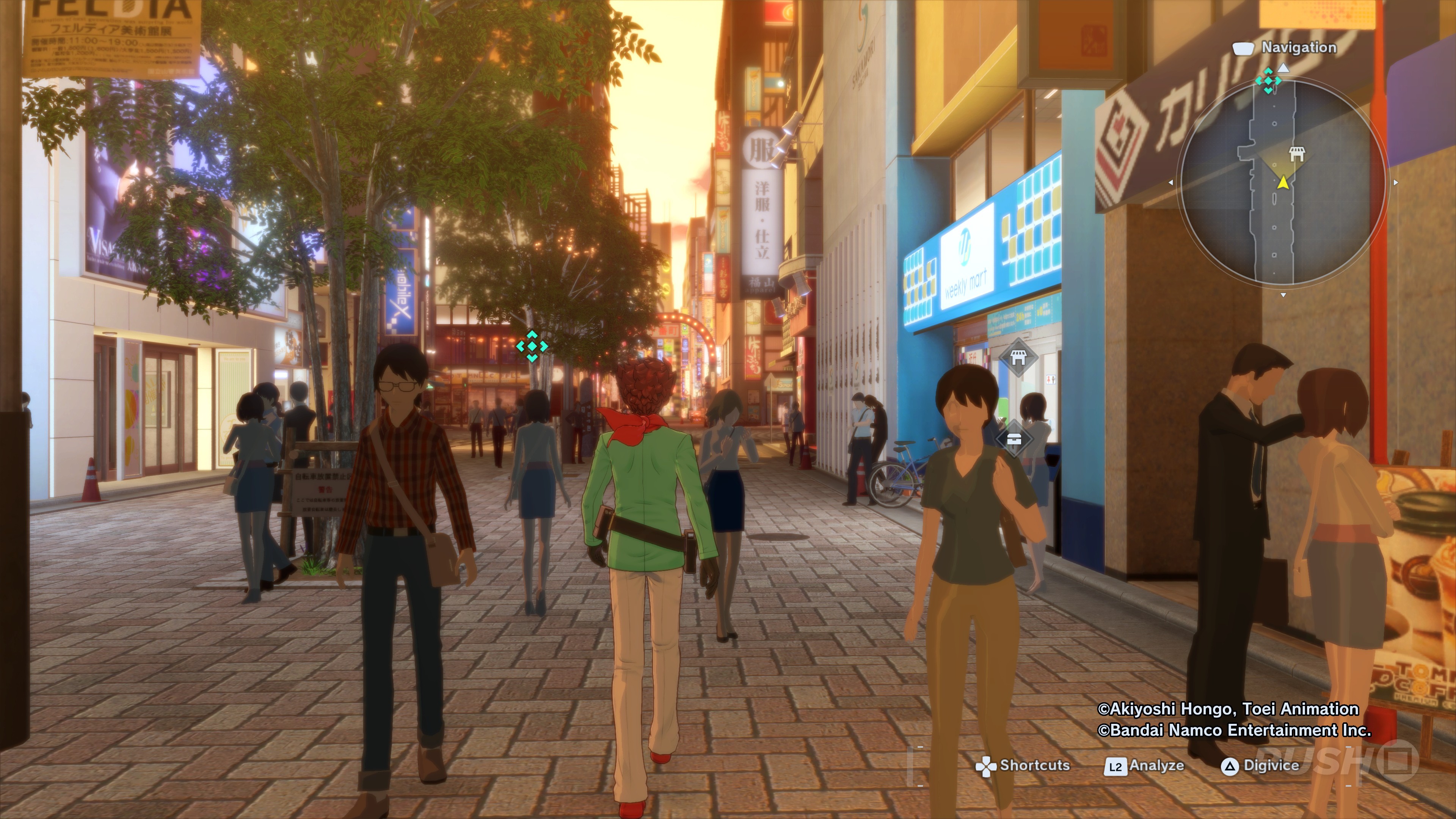Select the floating shop marker by weekly mart
Viewport: 1456px width, 819px height.
(x=1017, y=357)
